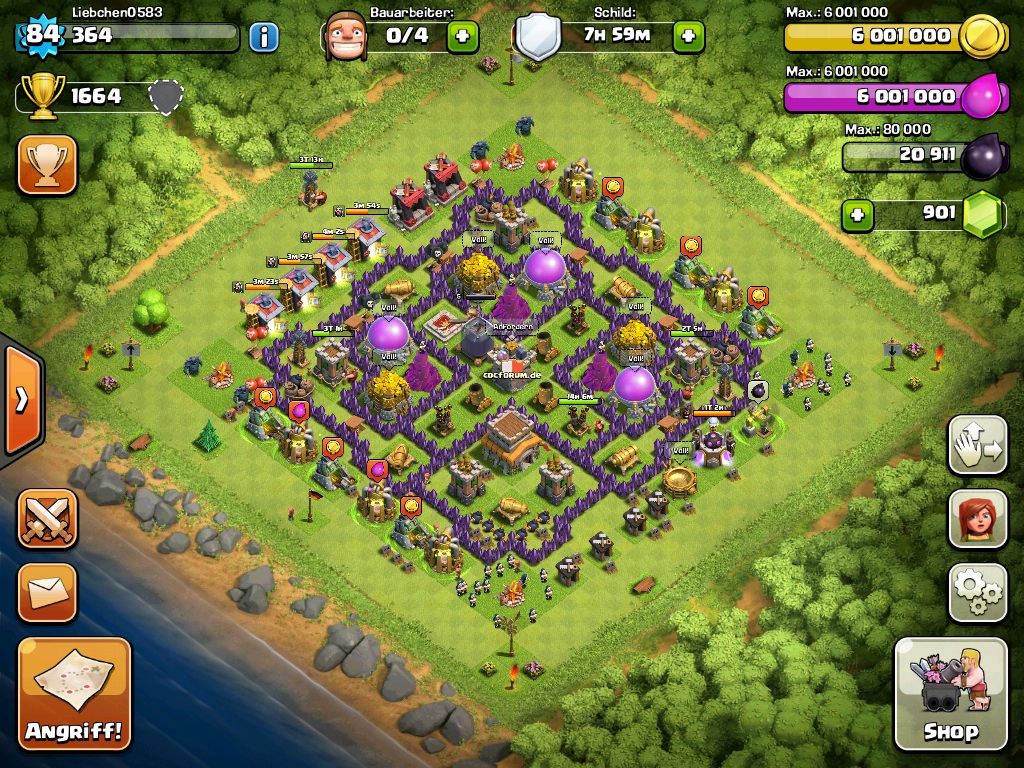Start an attack with the Angriff! button
1024x768 pixels.
point(75,693)
